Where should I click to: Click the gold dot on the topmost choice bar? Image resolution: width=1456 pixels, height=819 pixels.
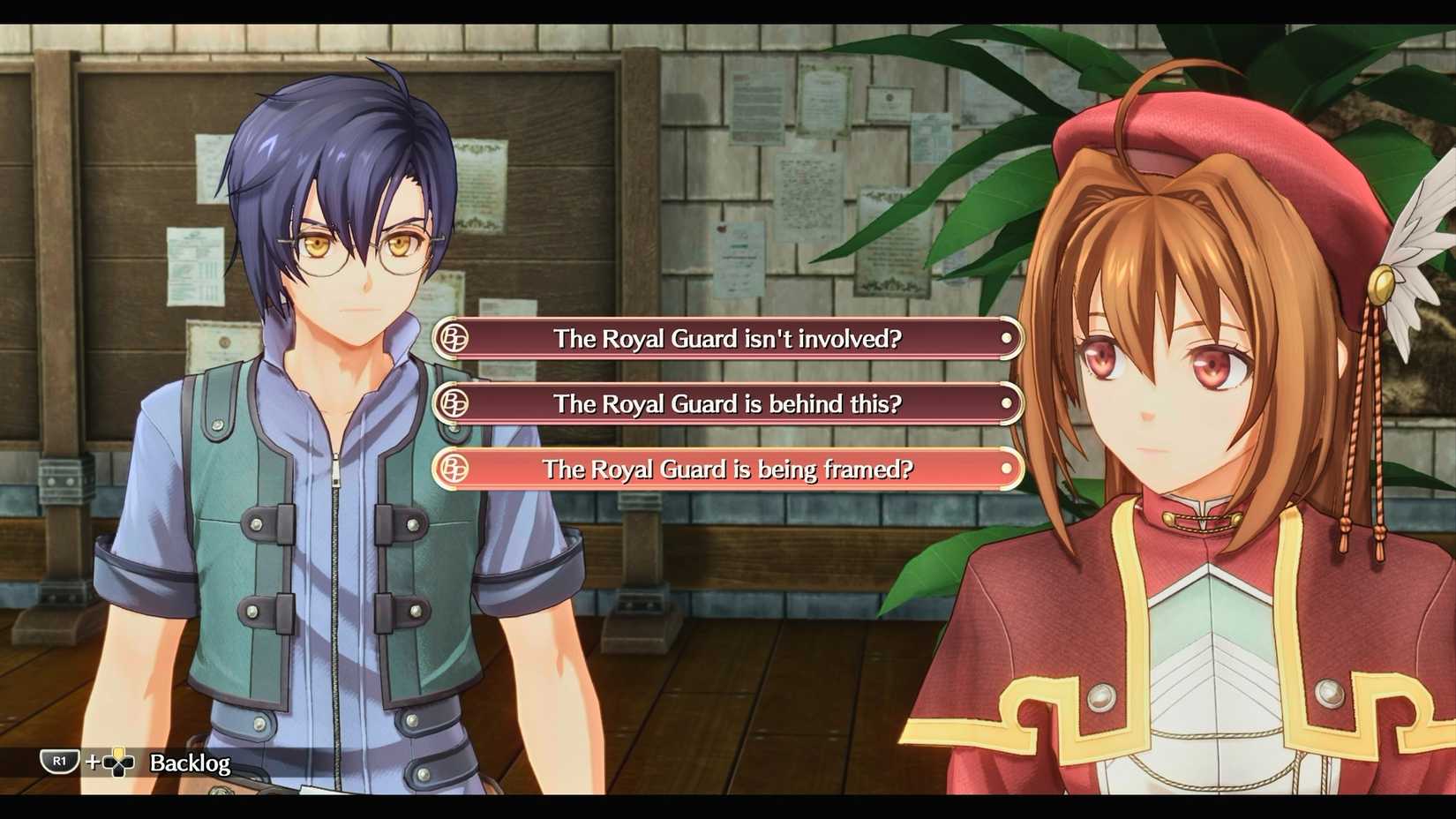1007,338
